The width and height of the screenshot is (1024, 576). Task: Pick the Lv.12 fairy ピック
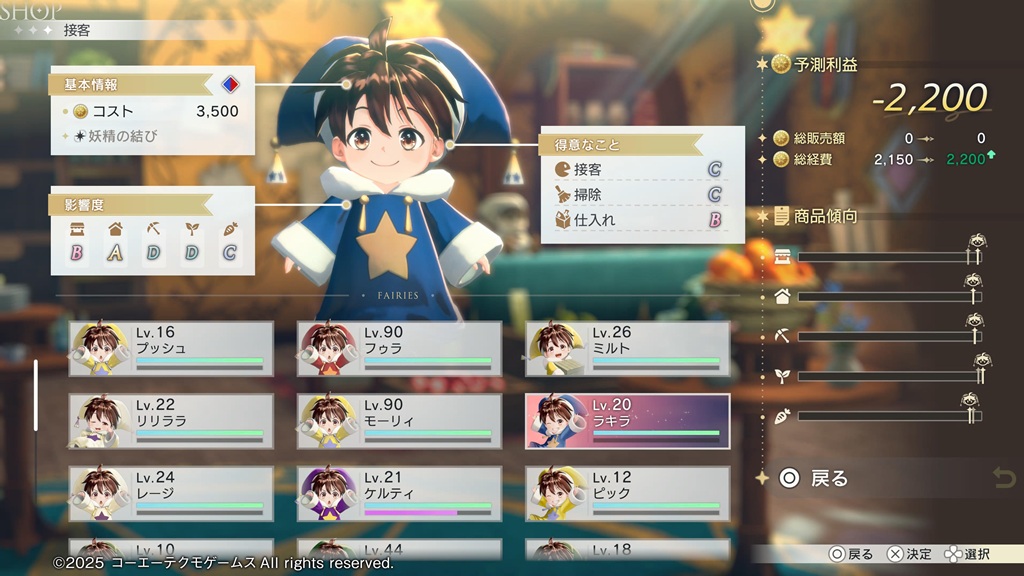pos(627,493)
